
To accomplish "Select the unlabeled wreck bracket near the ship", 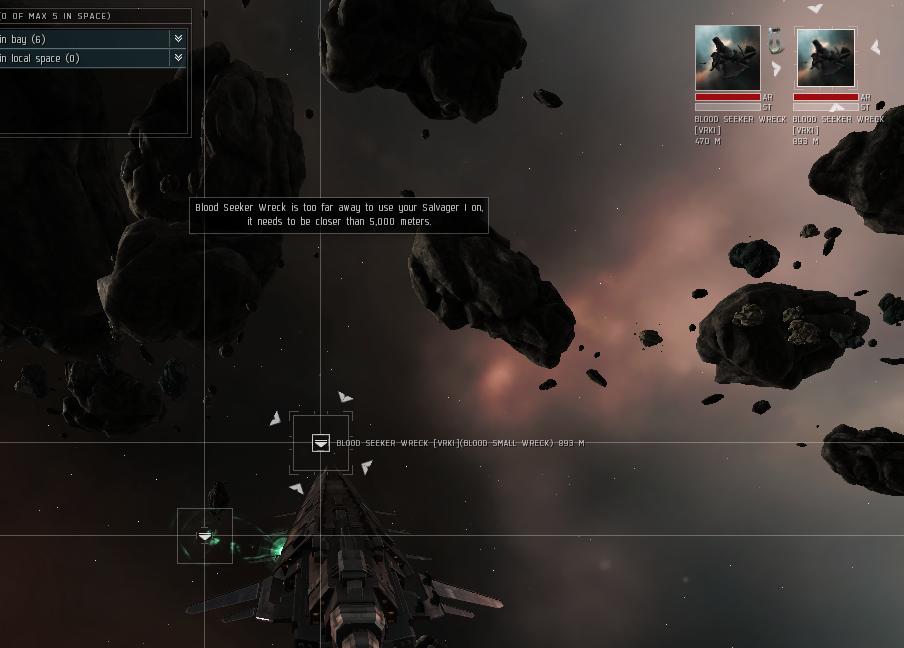I will [x=205, y=536].
